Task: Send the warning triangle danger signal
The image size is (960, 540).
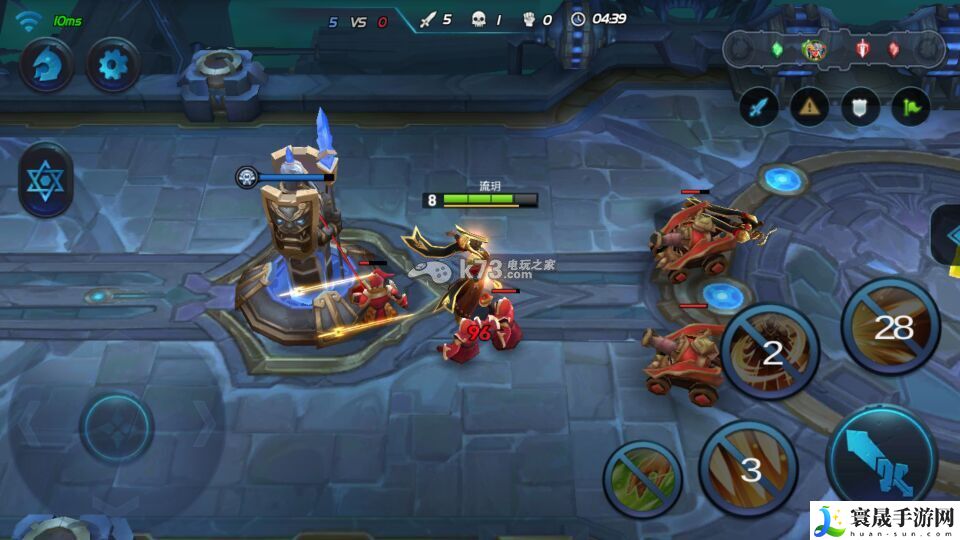Action: 809,107
